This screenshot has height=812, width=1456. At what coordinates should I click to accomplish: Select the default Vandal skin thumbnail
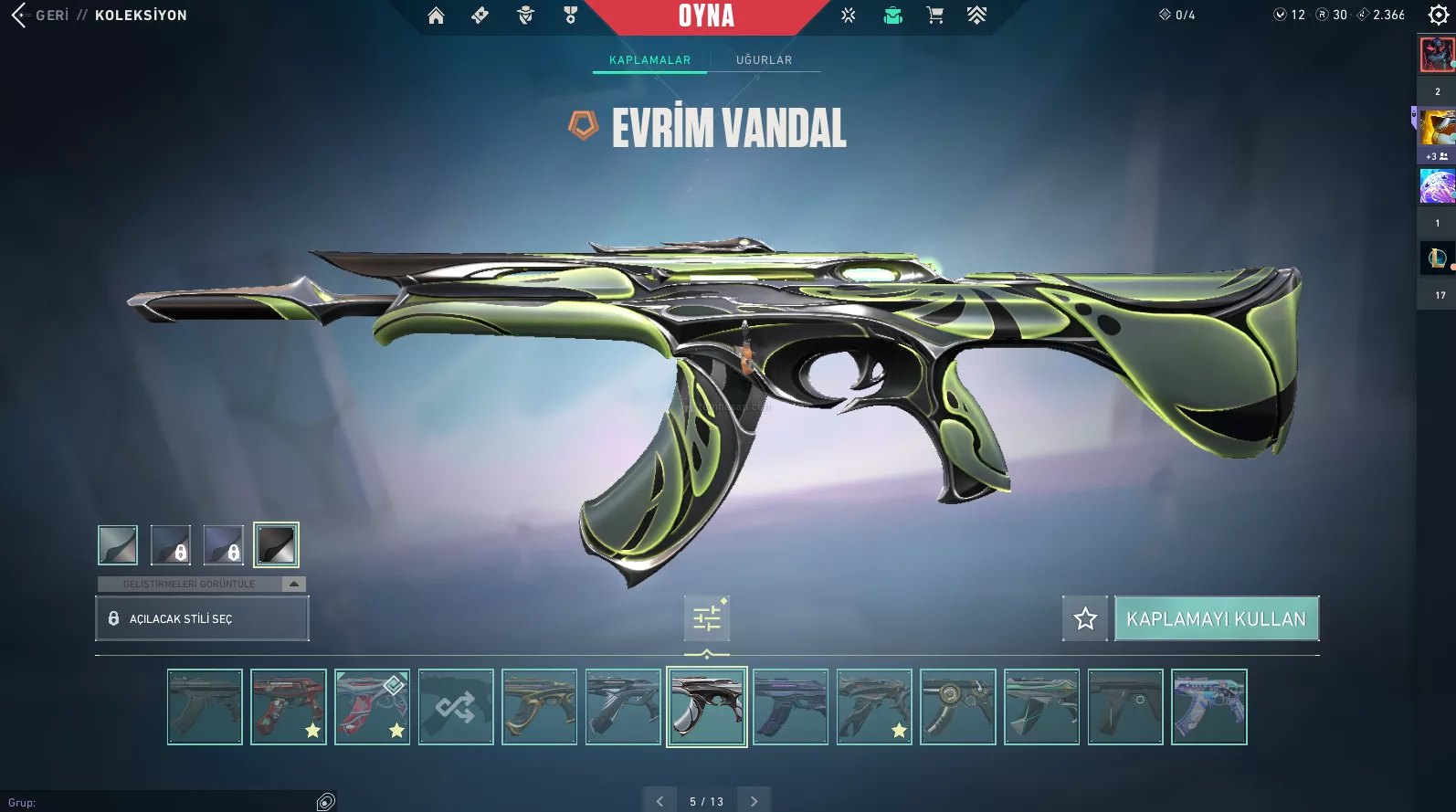pyautogui.click(x=205, y=707)
